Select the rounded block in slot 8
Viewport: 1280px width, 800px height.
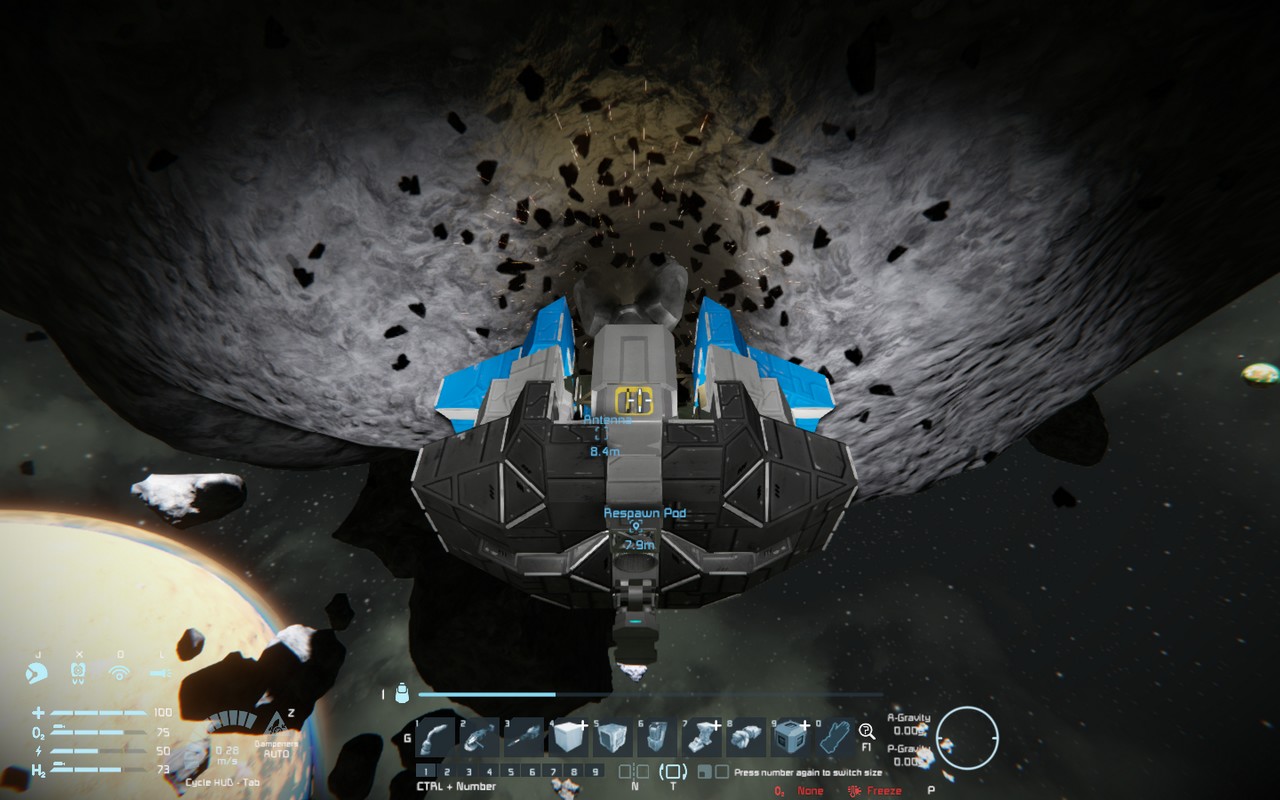click(x=745, y=738)
